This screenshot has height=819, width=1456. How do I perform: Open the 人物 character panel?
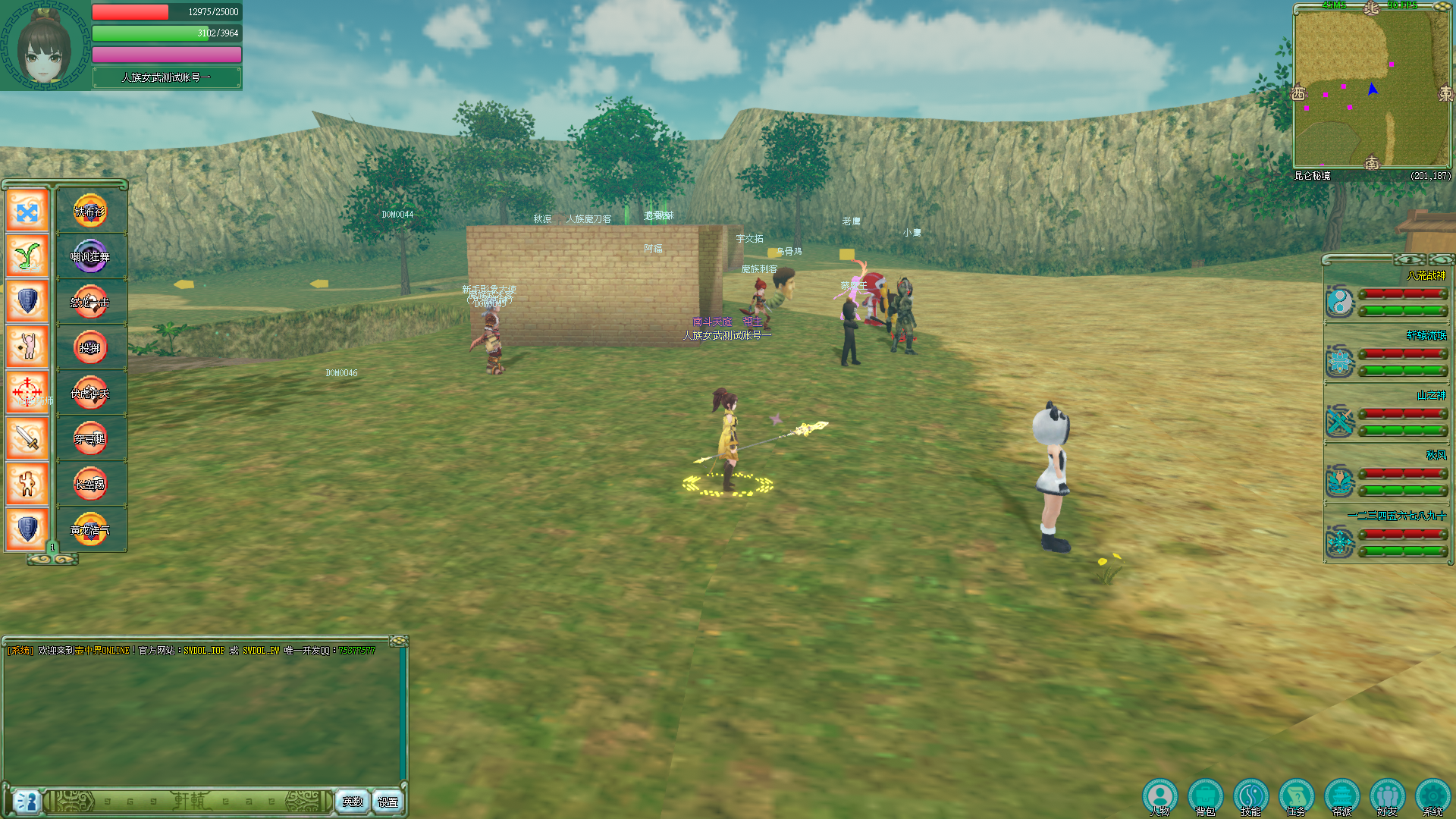click(1159, 797)
